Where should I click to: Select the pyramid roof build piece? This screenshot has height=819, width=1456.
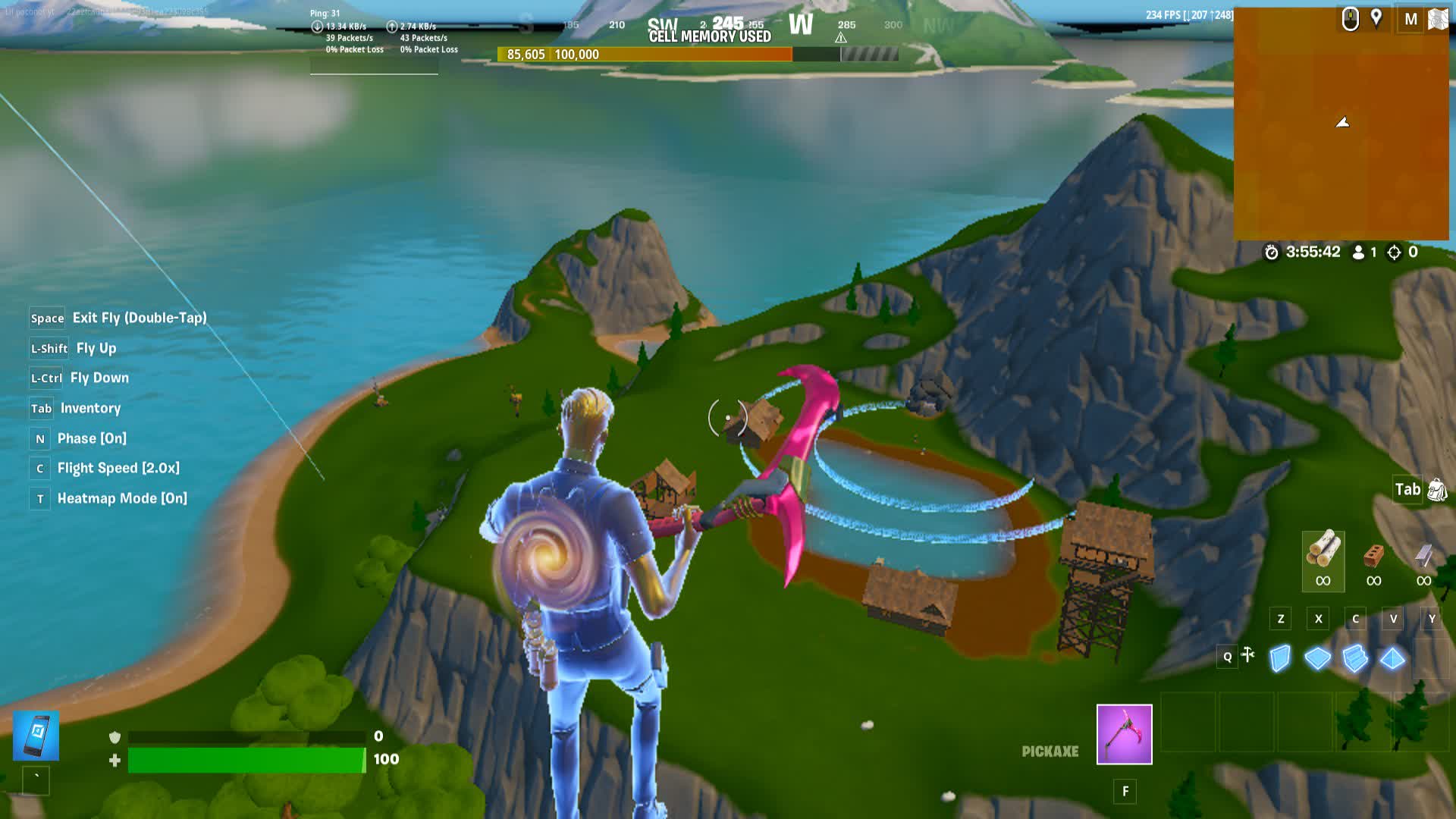(1392, 657)
